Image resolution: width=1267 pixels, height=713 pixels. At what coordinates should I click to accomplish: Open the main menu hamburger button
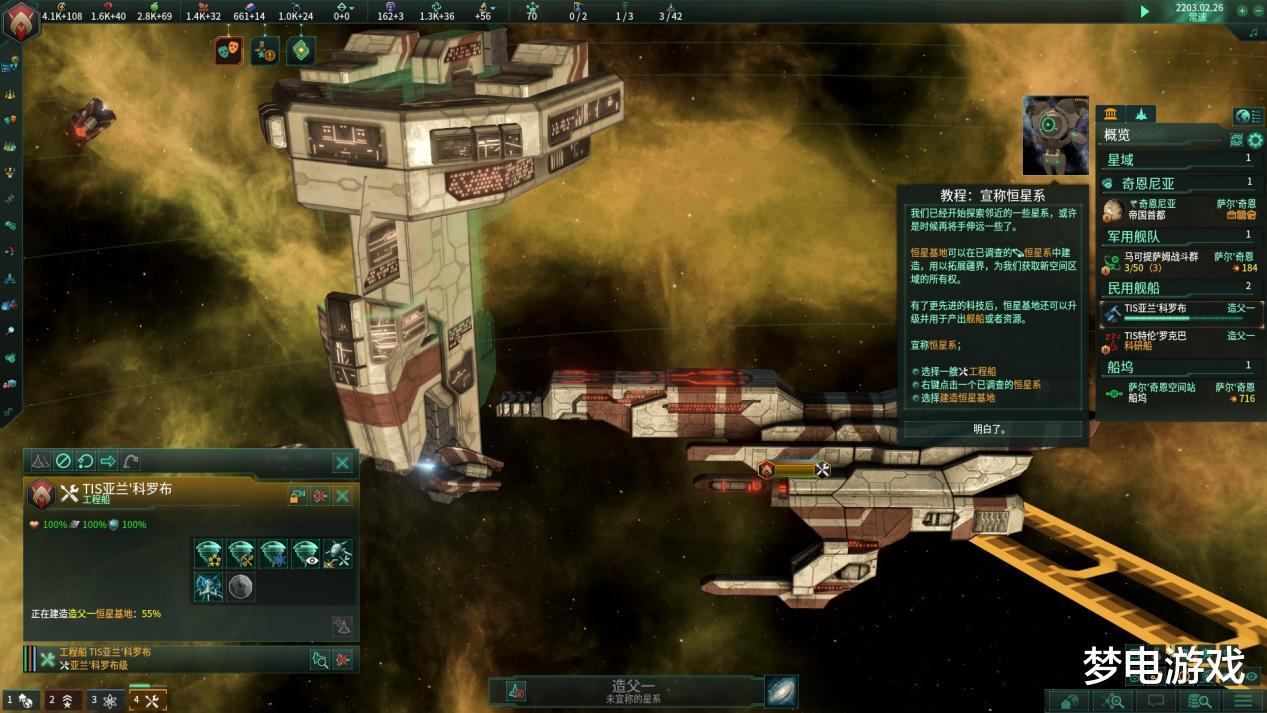pyautogui.click(x=1243, y=701)
